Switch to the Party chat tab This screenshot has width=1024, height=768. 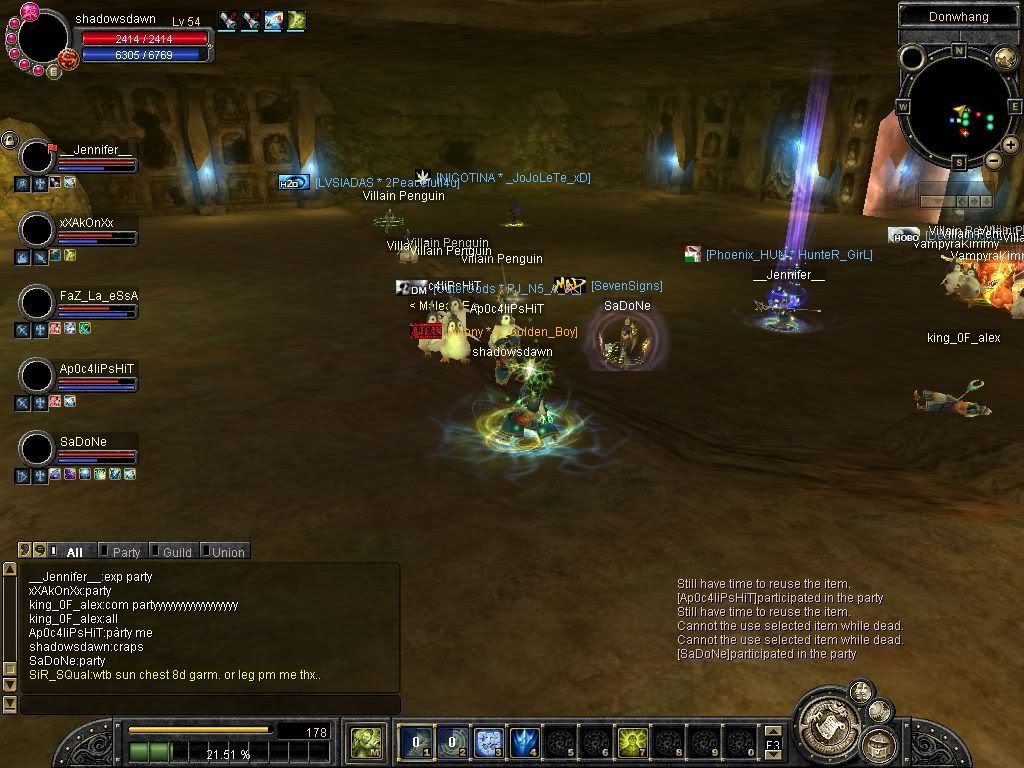[125, 552]
